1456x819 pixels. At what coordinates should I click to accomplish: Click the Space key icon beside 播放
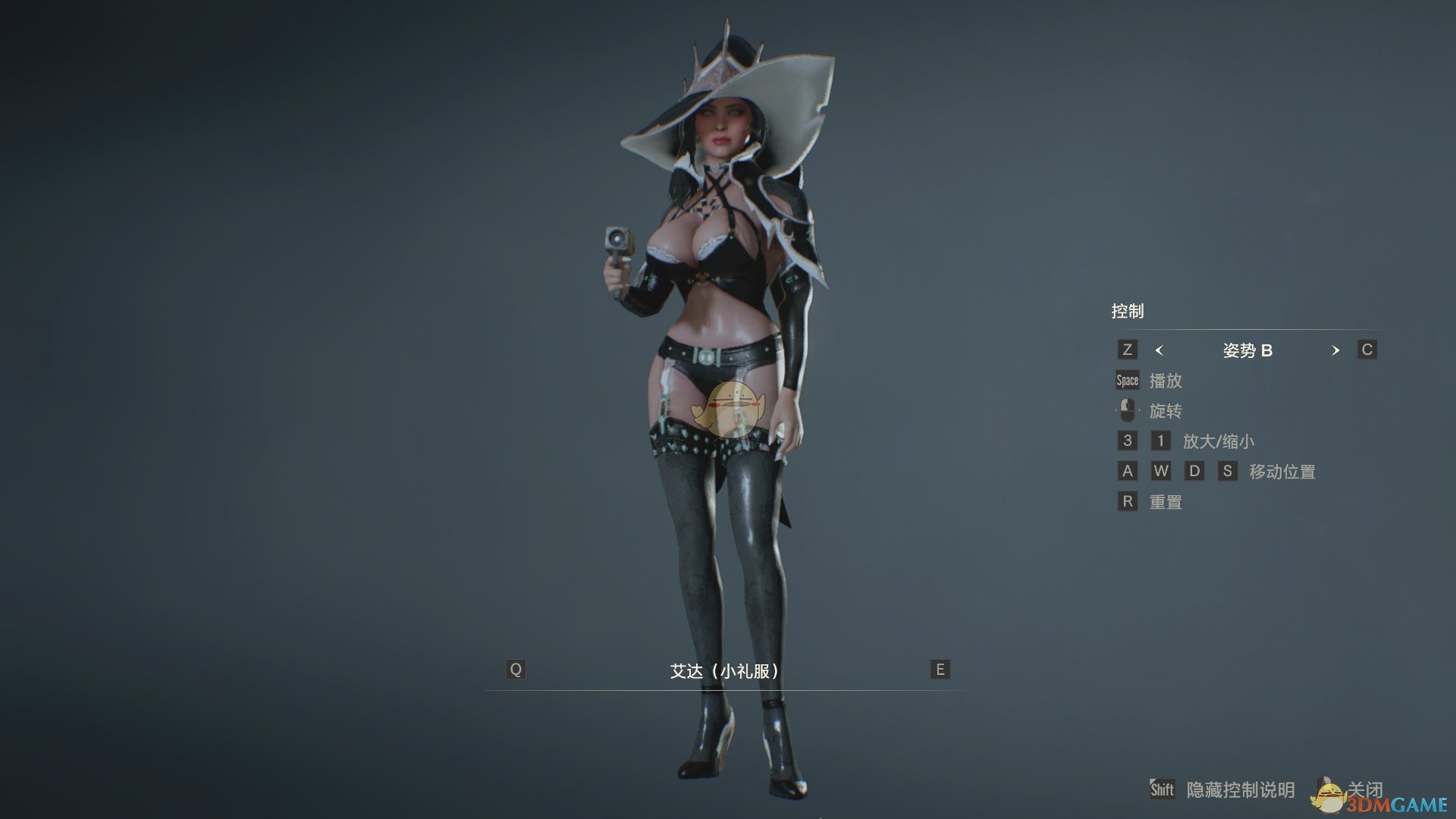coord(1126,380)
